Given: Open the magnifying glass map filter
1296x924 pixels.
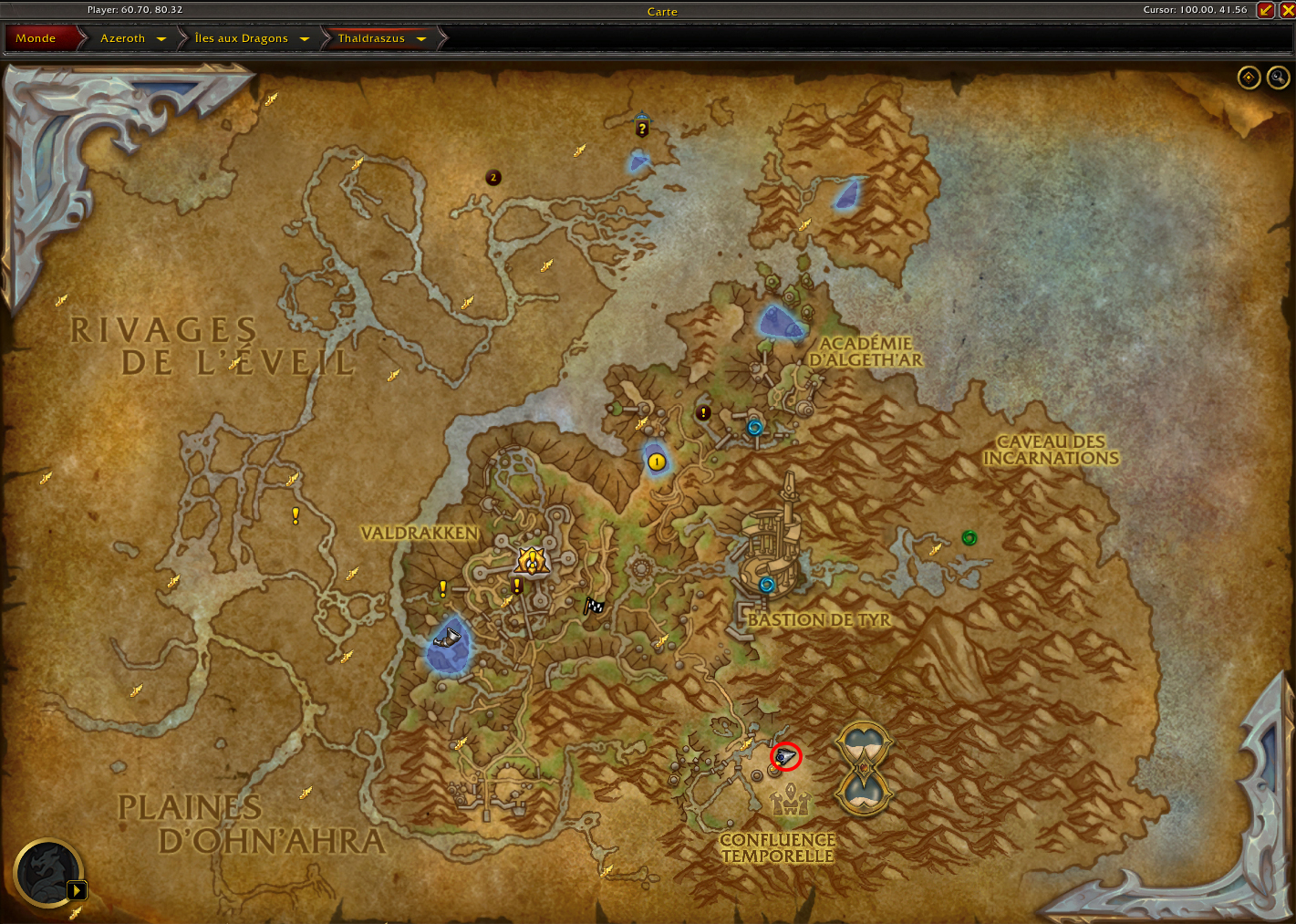Looking at the screenshot, I should tap(1278, 78).
